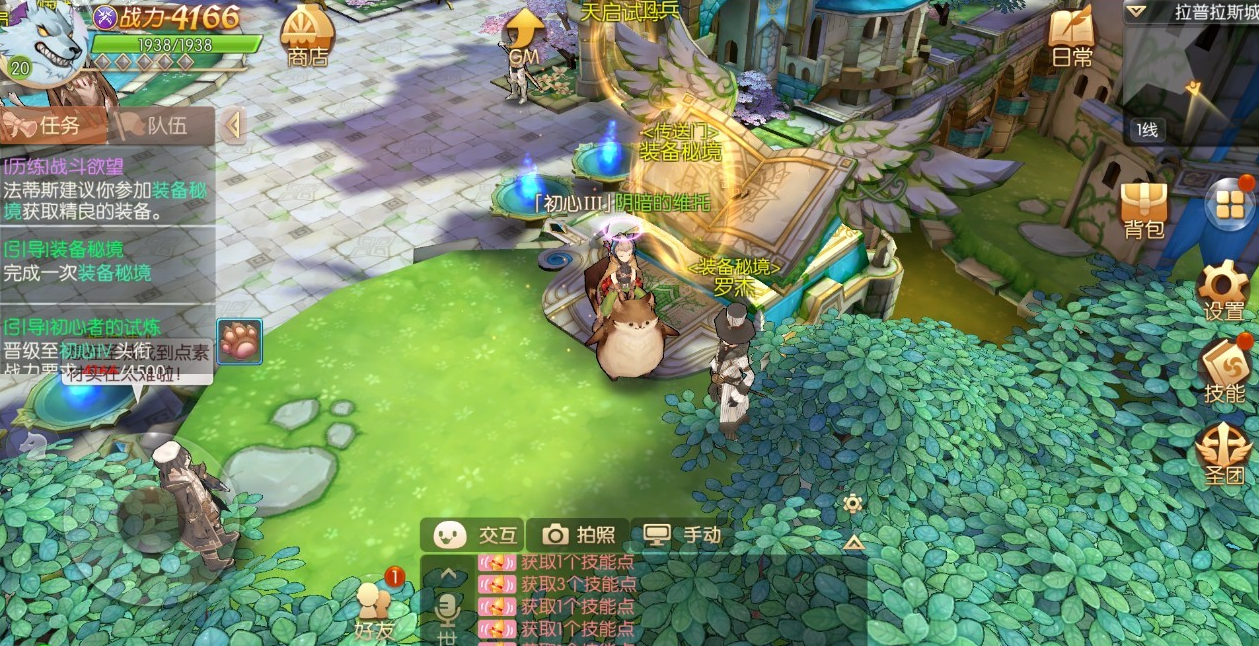Open the 背包 backpack
This screenshot has height=646, width=1259.
[1144, 209]
